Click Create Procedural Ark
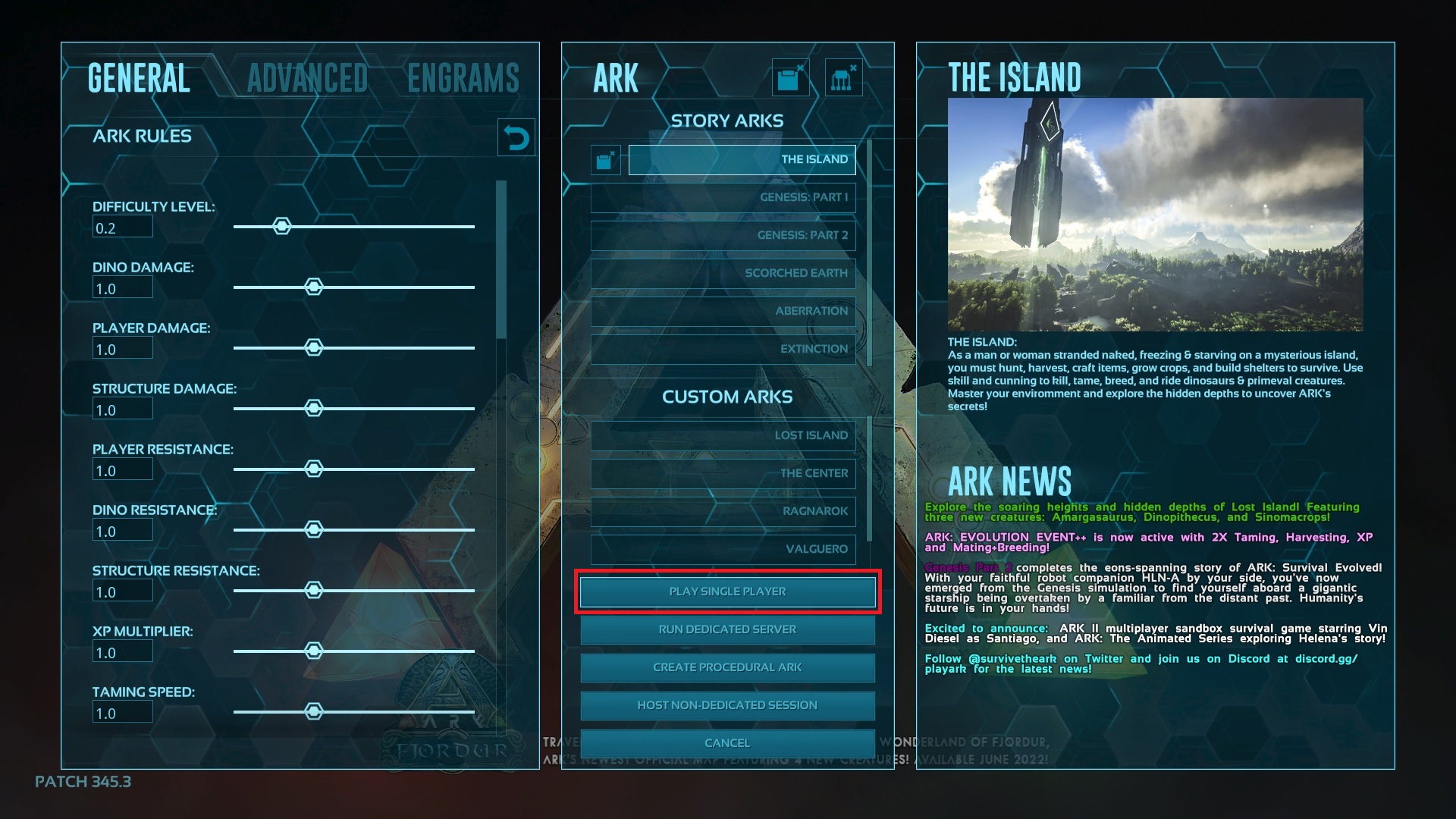The width and height of the screenshot is (1456, 819). pyautogui.click(x=726, y=667)
